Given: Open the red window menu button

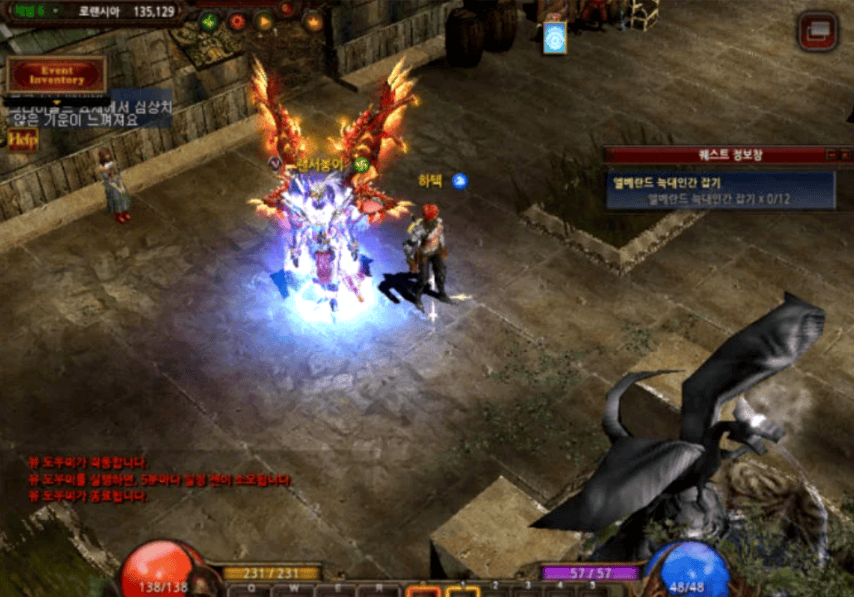Looking at the screenshot, I should 817,32.
